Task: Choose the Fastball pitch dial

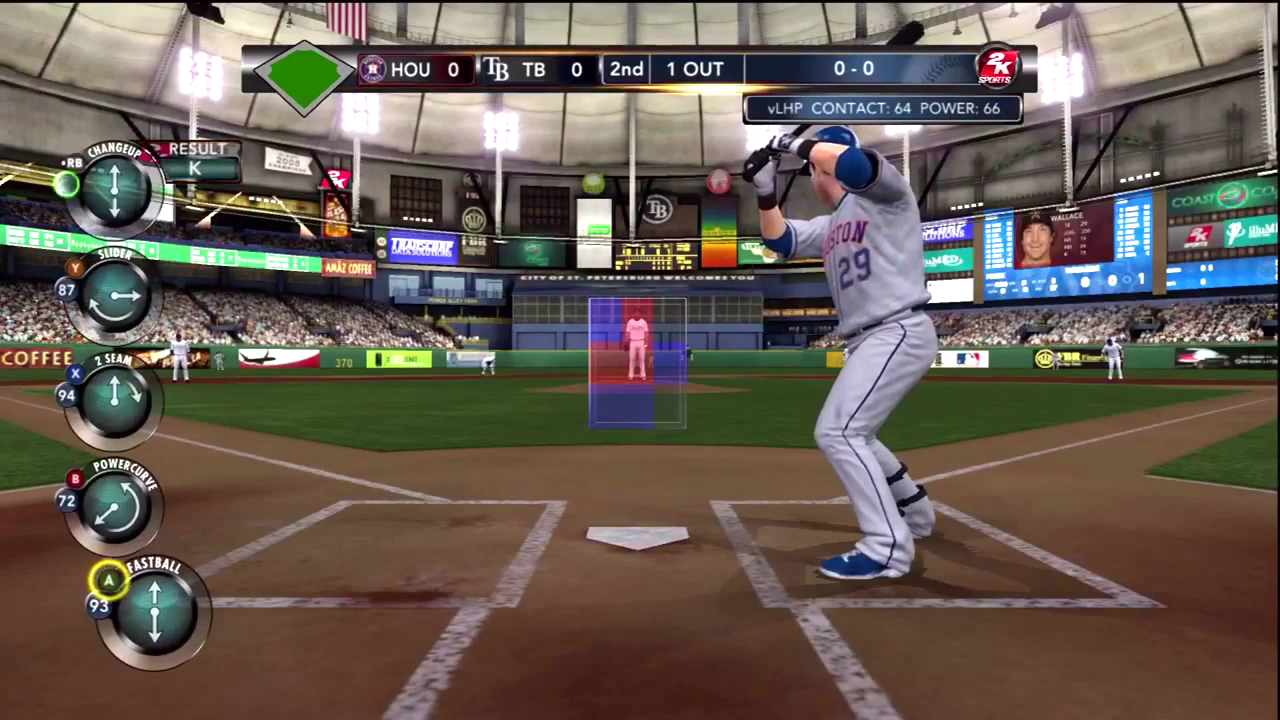Action: pos(154,610)
